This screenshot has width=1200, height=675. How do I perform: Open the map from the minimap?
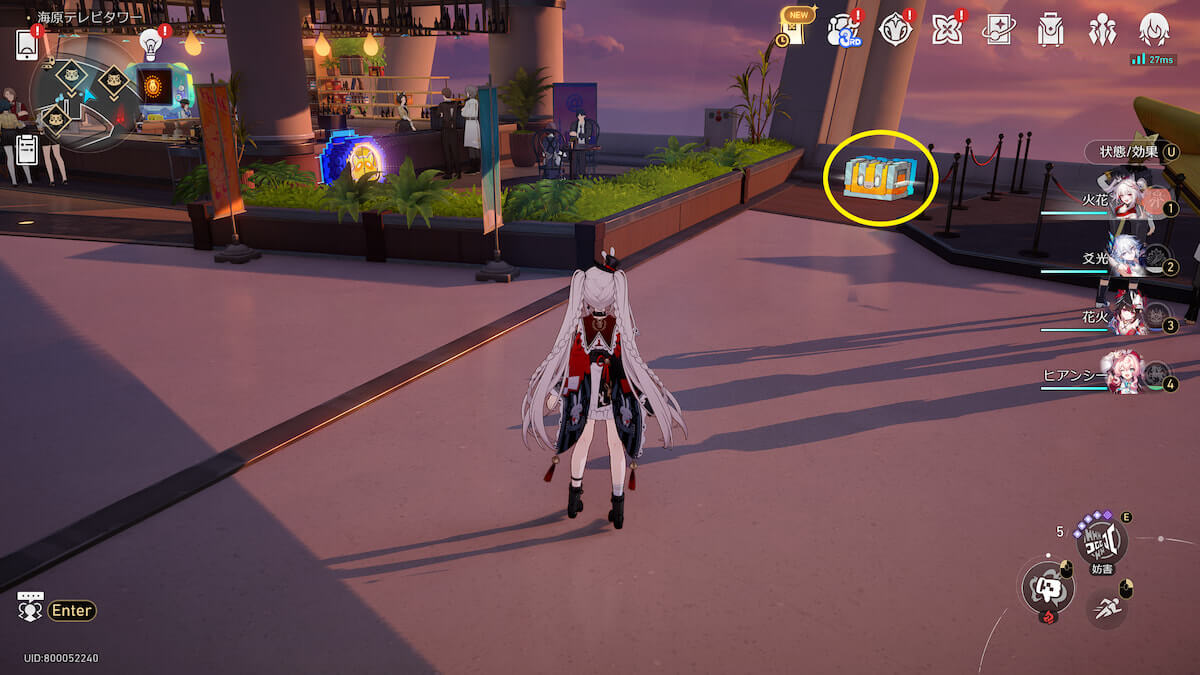[85, 100]
